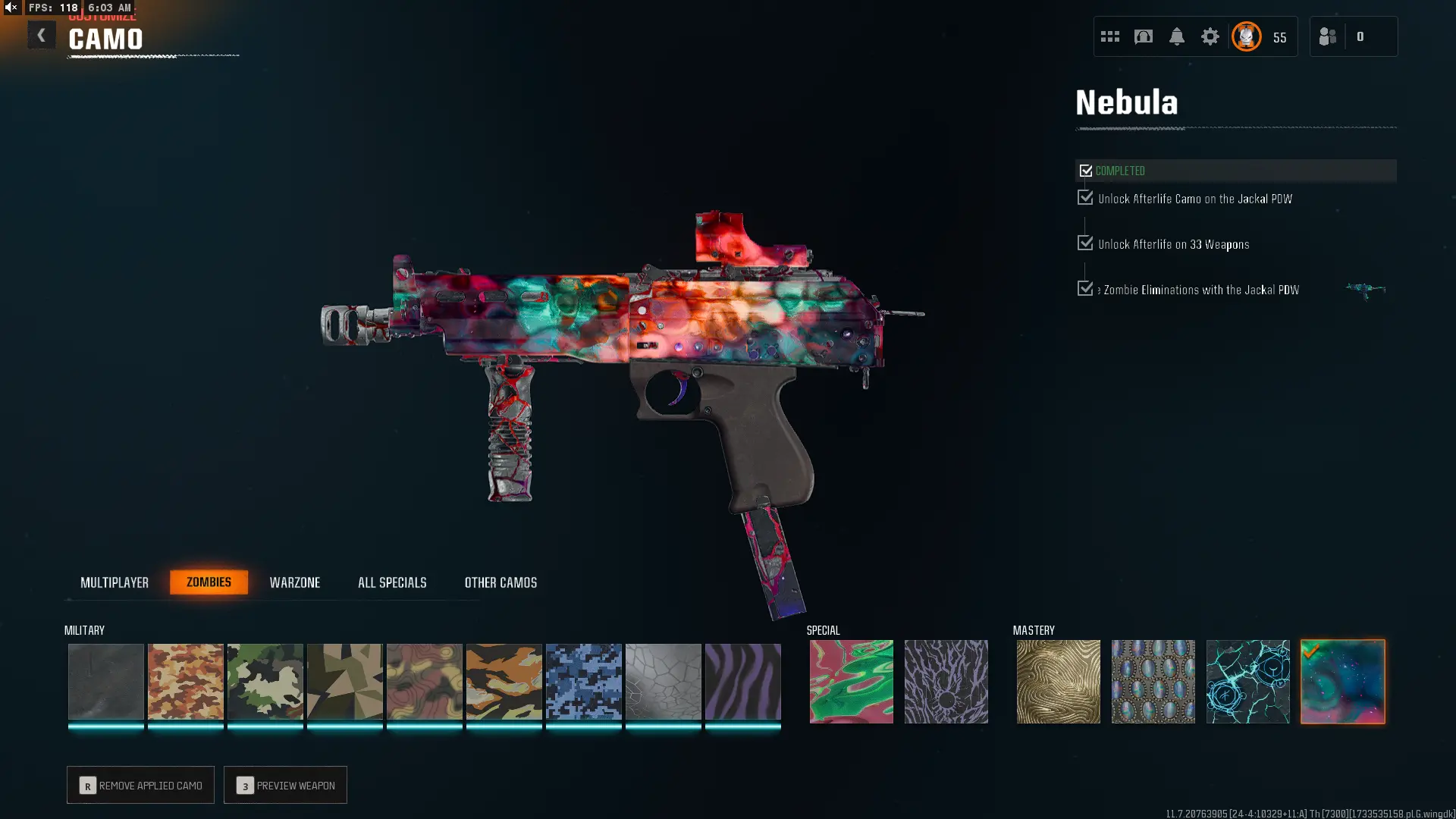Open the settings gear icon

click(1210, 36)
